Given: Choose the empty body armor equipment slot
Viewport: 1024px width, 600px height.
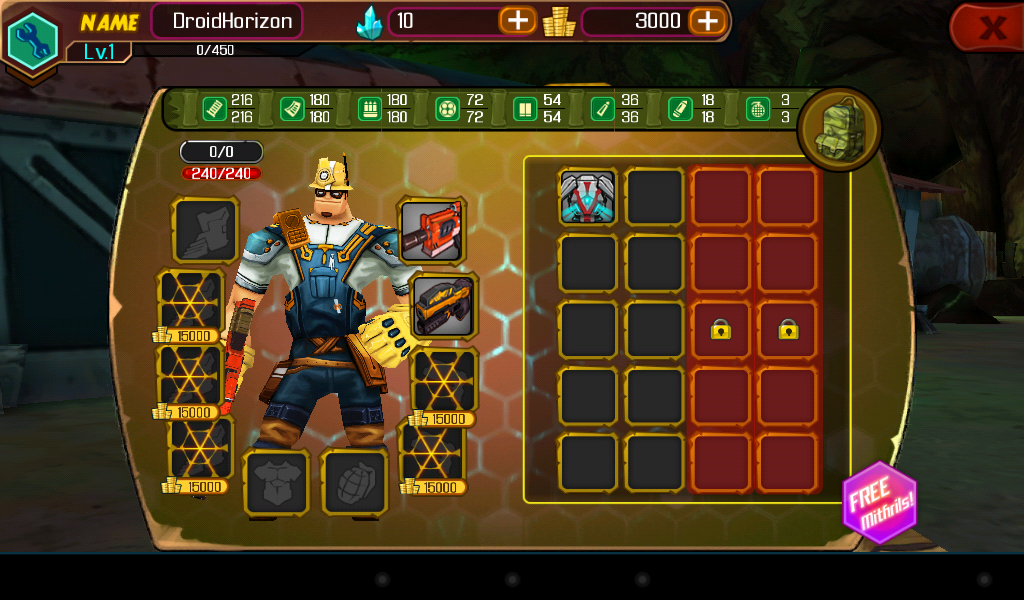Looking at the screenshot, I should [276, 483].
